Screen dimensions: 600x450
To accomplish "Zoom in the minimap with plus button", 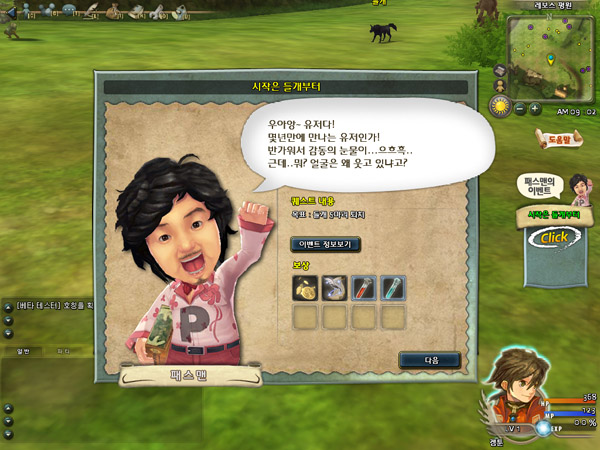I will click(x=535, y=107).
